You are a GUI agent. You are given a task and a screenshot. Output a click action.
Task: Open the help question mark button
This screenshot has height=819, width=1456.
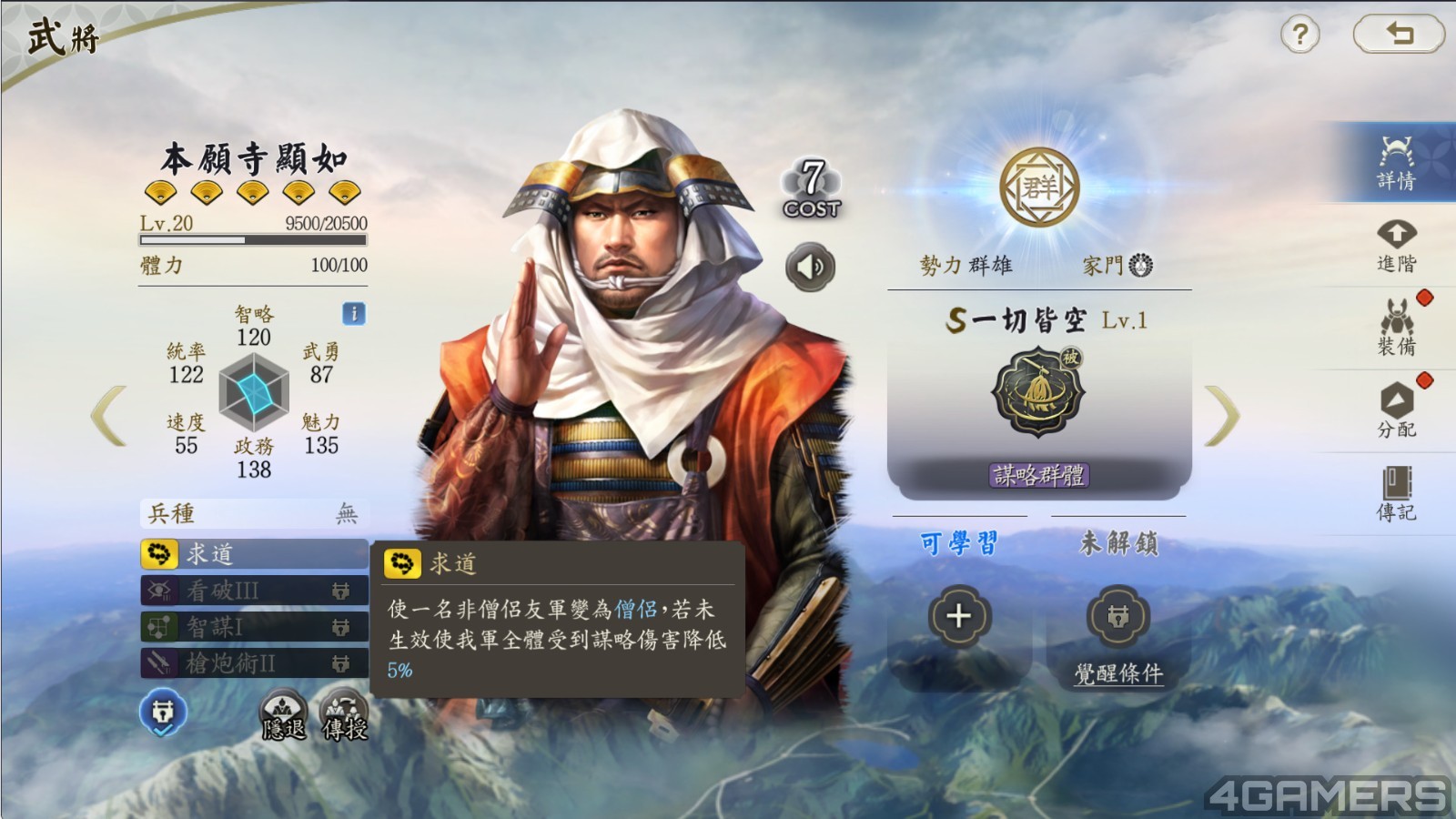tap(1300, 35)
